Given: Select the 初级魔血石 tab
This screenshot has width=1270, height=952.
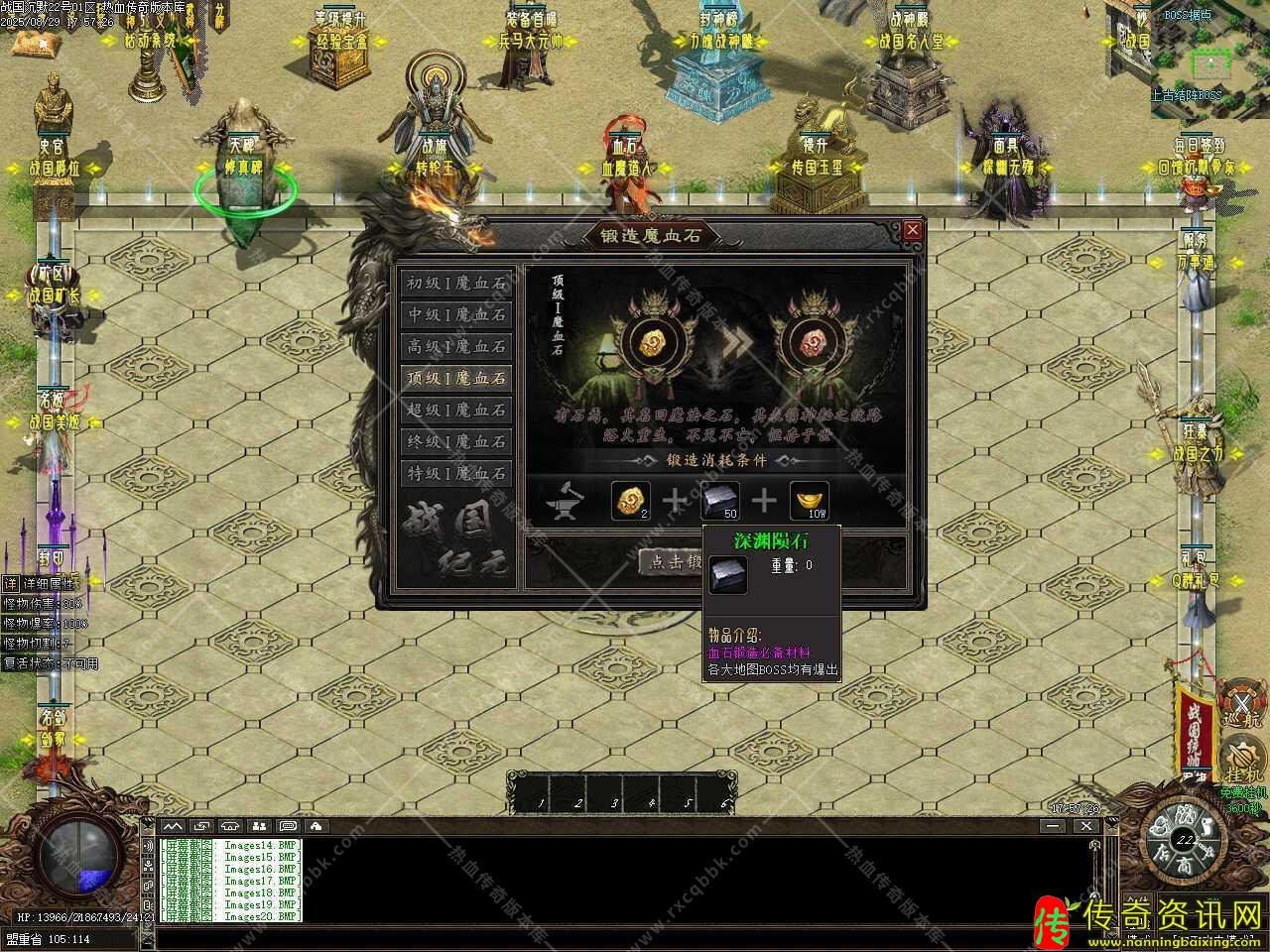Looking at the screenshot, I should point(456,283).
